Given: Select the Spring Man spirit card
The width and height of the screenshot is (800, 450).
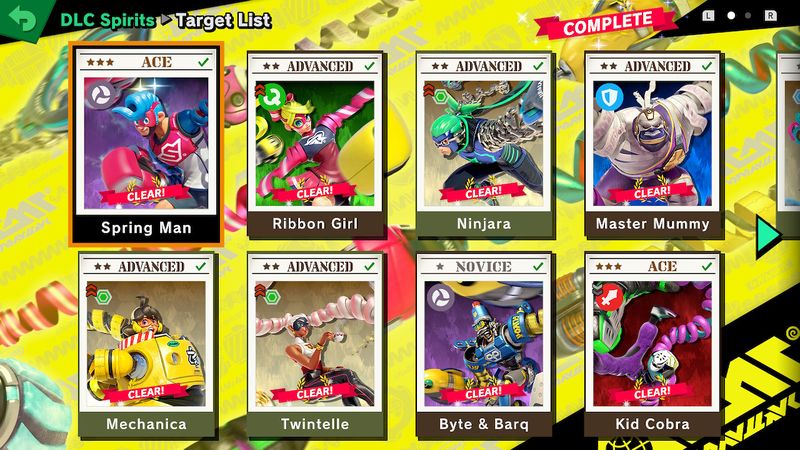Looking at the screenshot, I should 146,142.
